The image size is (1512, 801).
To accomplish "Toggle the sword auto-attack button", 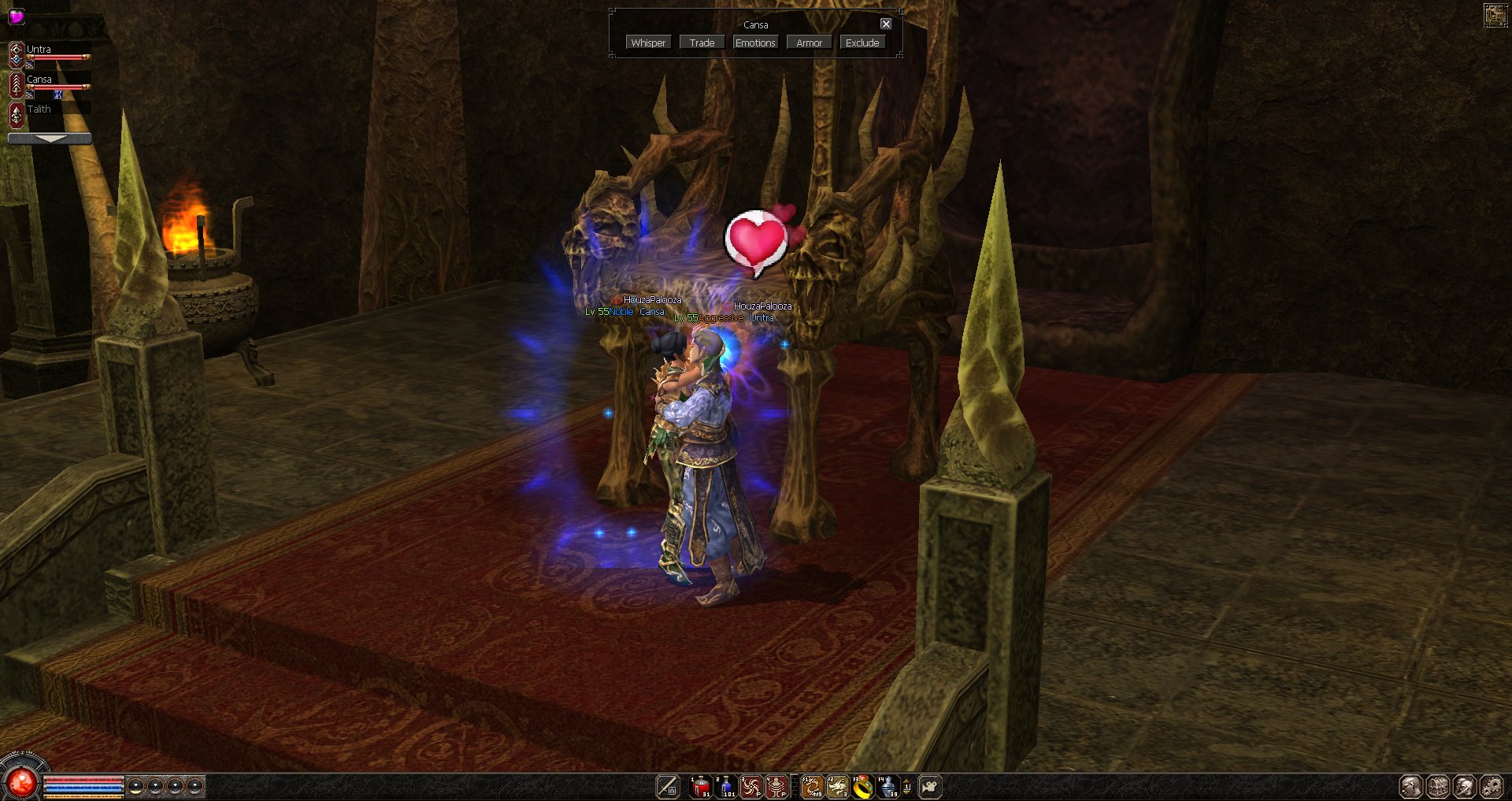I will point(667,786).
